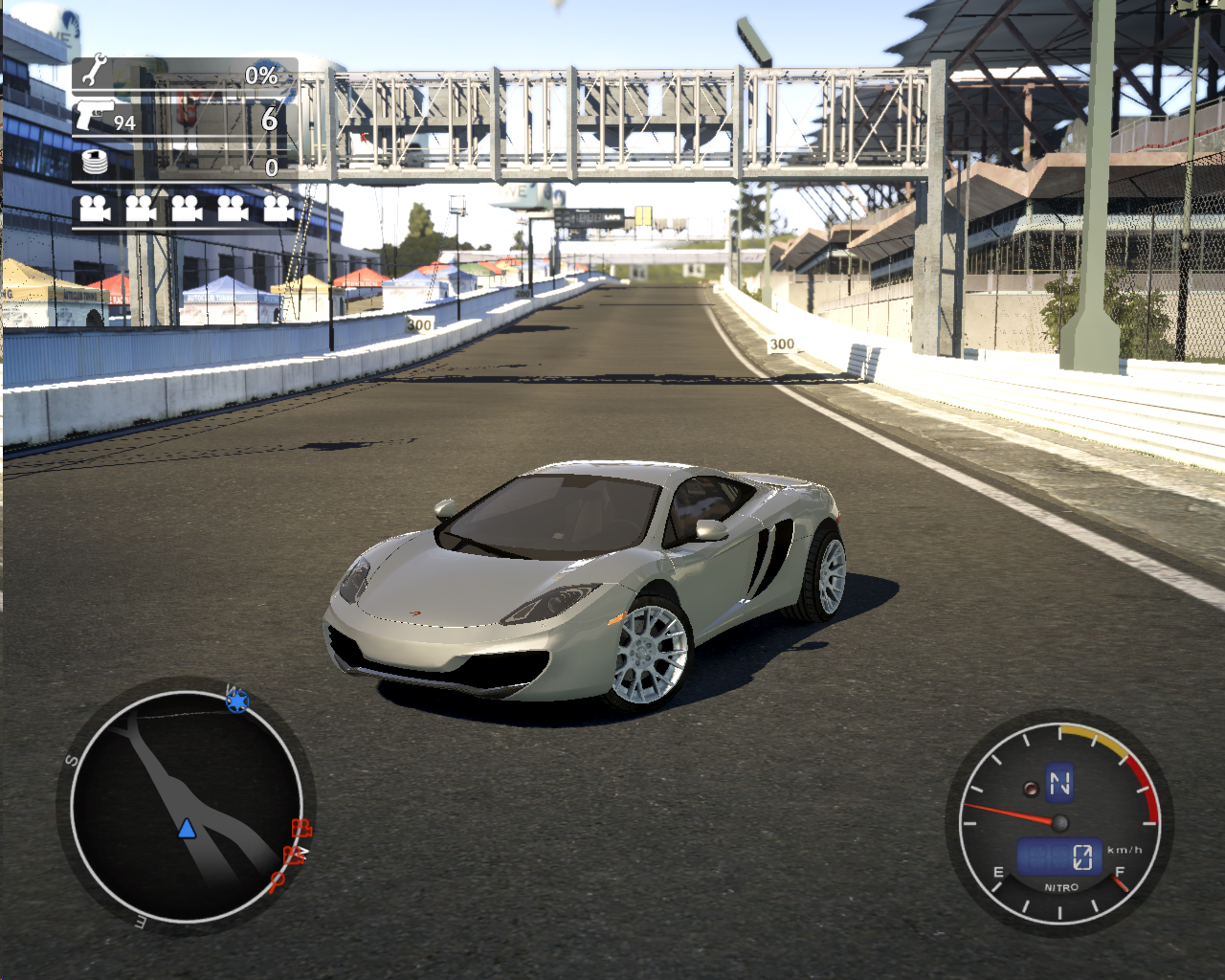Click the wrench repair icon

pos(94,73)
